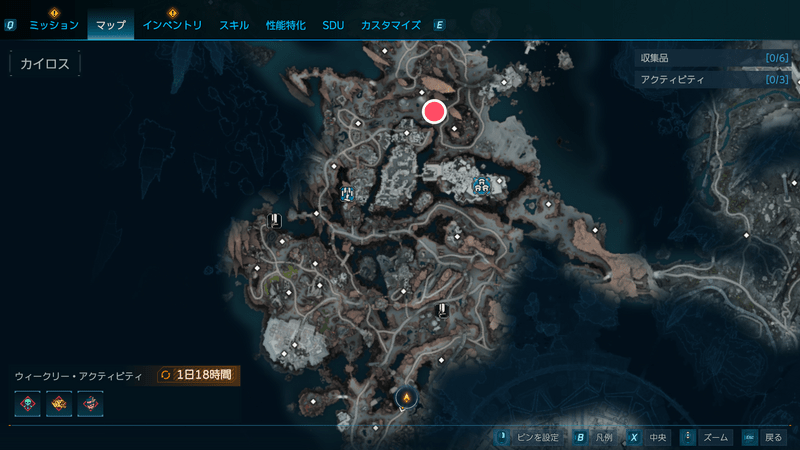
Task: Switch to the マップ tab
Action: click(110, 25)
